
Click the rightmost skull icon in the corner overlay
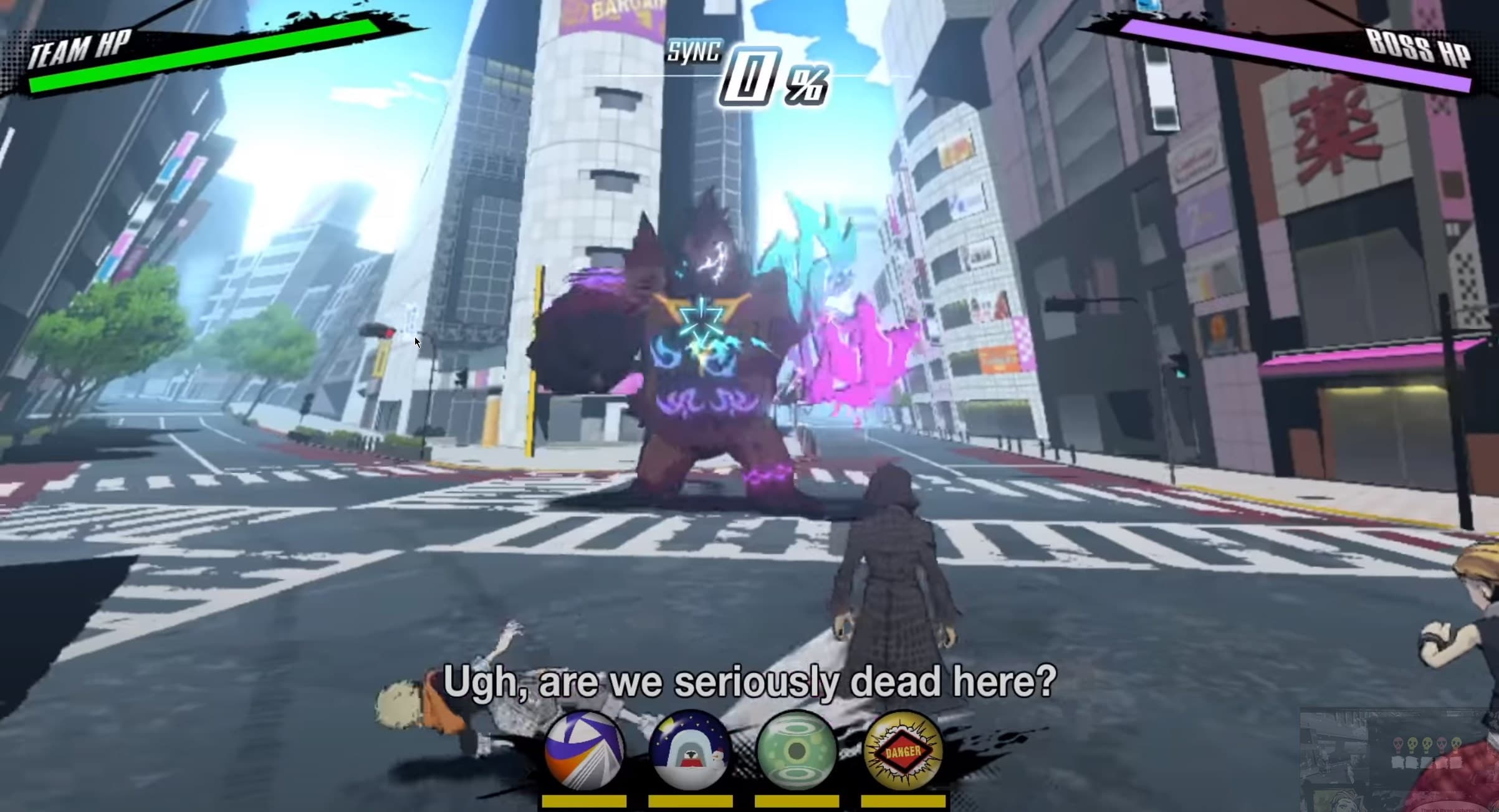pos(1456,743)
